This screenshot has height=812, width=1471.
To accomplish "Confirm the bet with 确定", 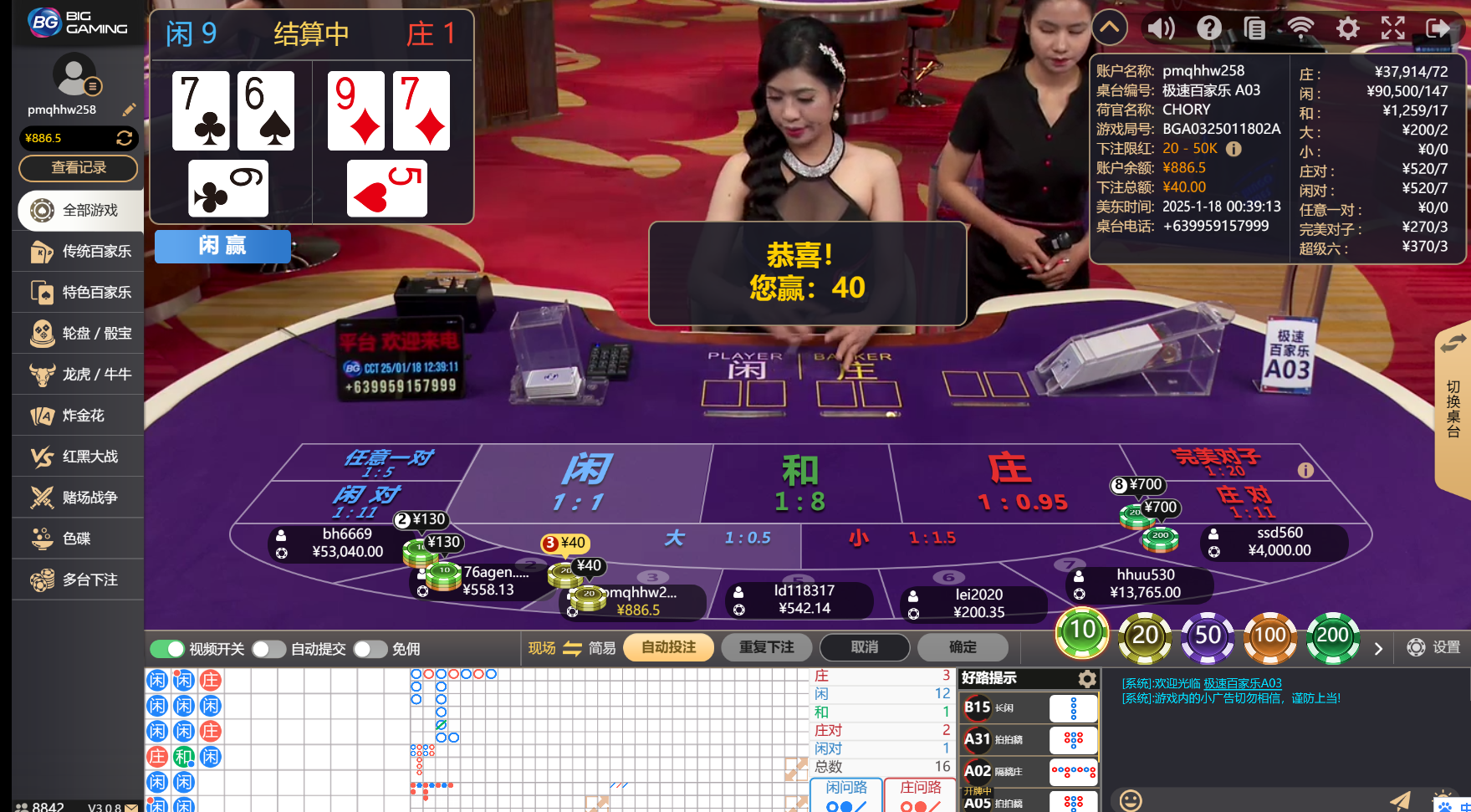I will click(963, 646).
